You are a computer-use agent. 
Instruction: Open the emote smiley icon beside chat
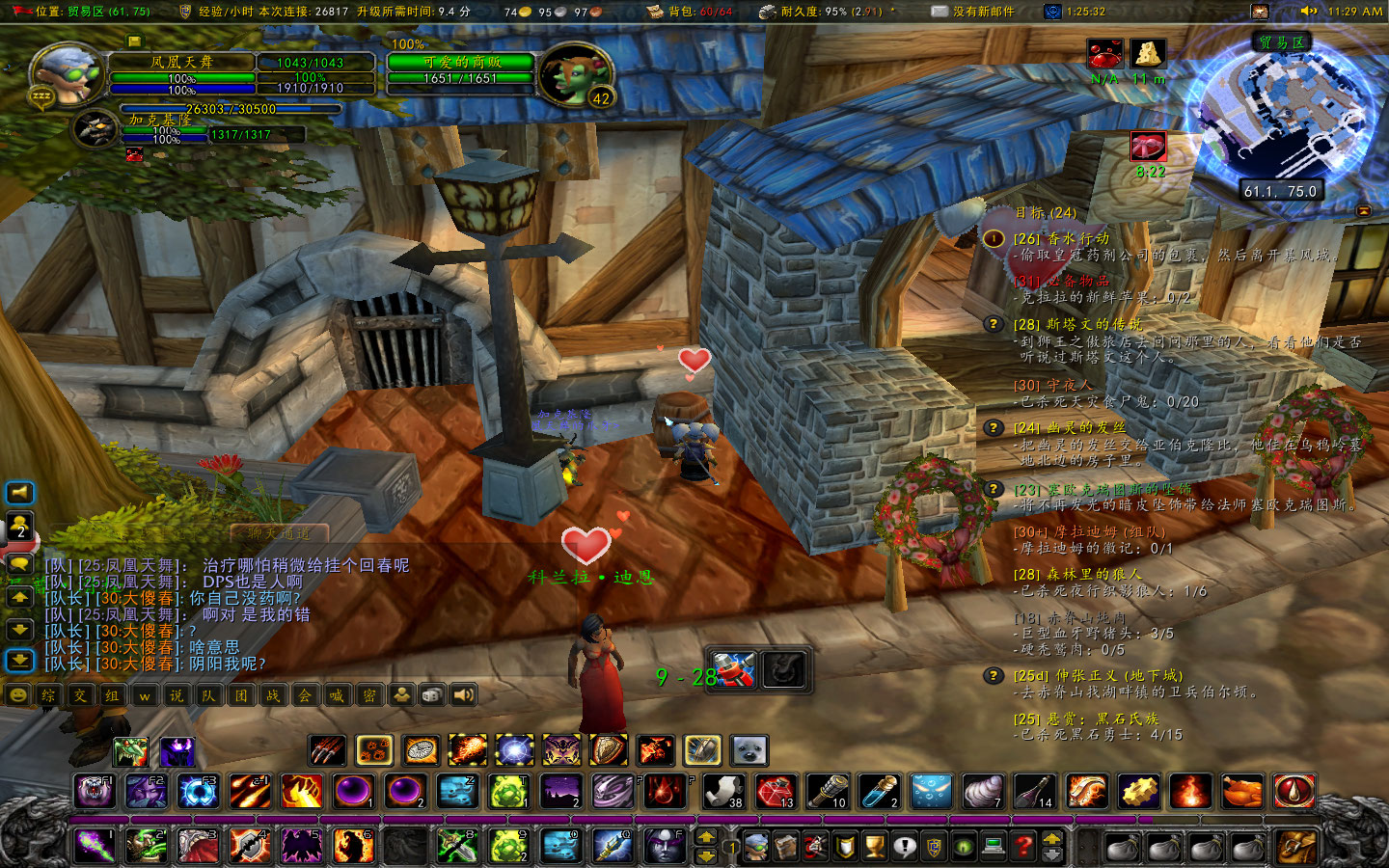pyautogui.click(x=18, y=695)
